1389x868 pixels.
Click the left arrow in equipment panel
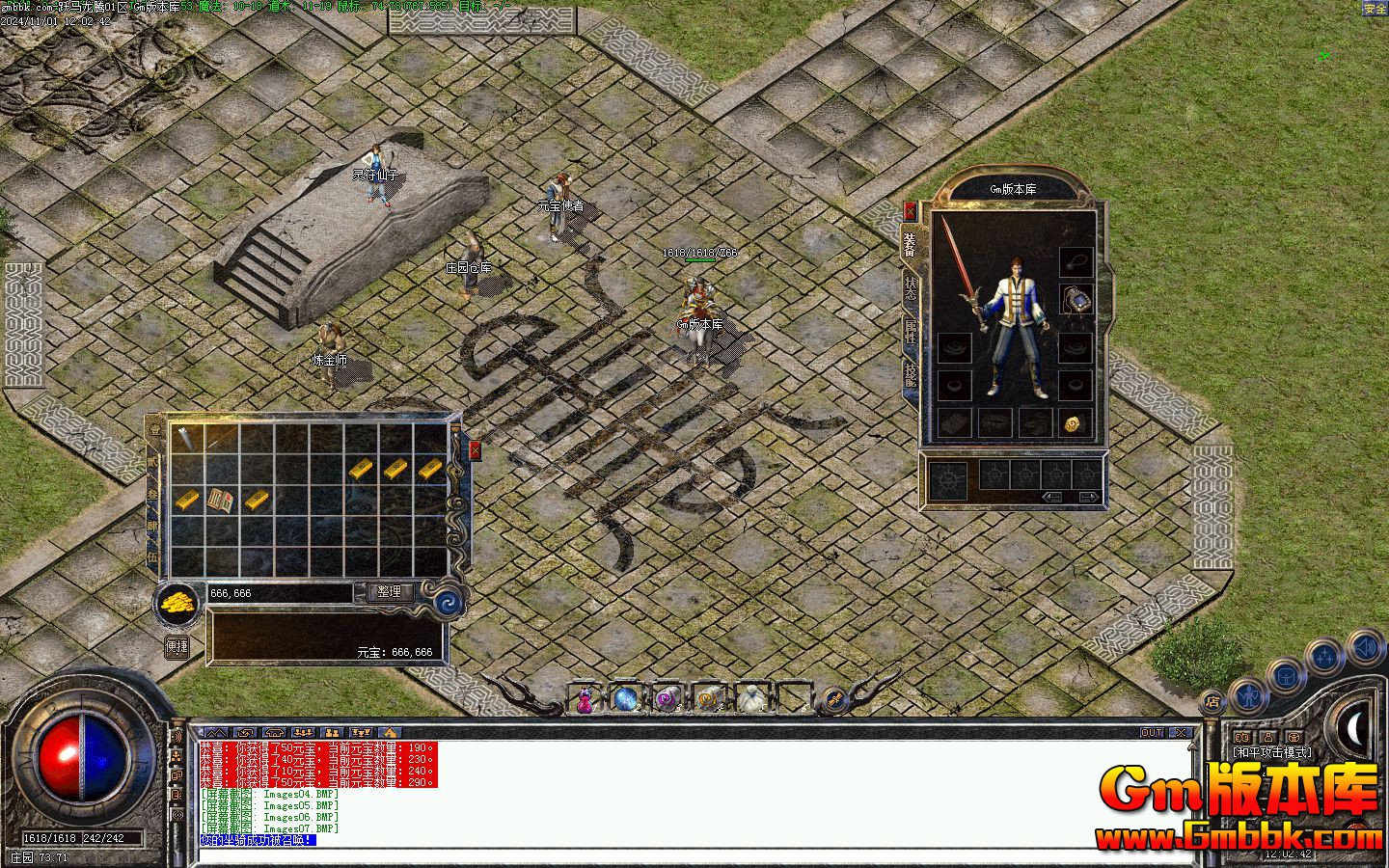(x=1052, y=497)
